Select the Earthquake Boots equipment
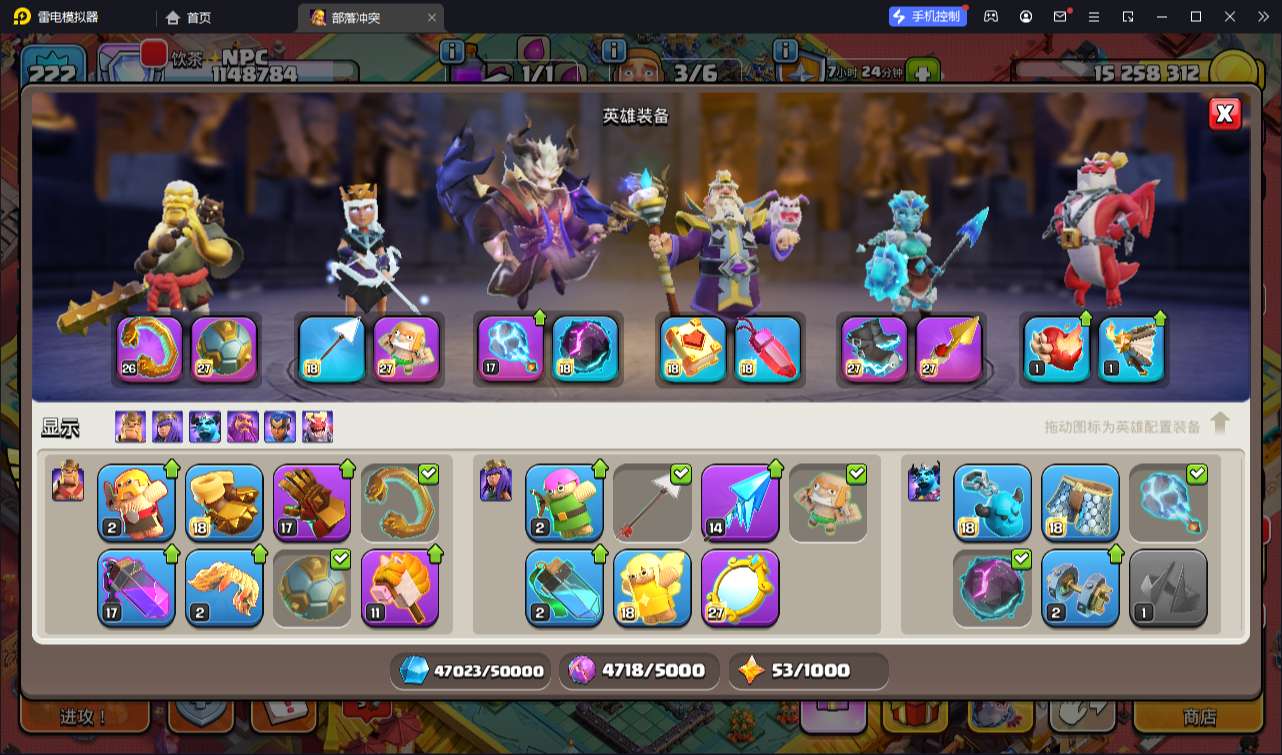Screen dimensions: 1282x755 click(x=224, y=502)
